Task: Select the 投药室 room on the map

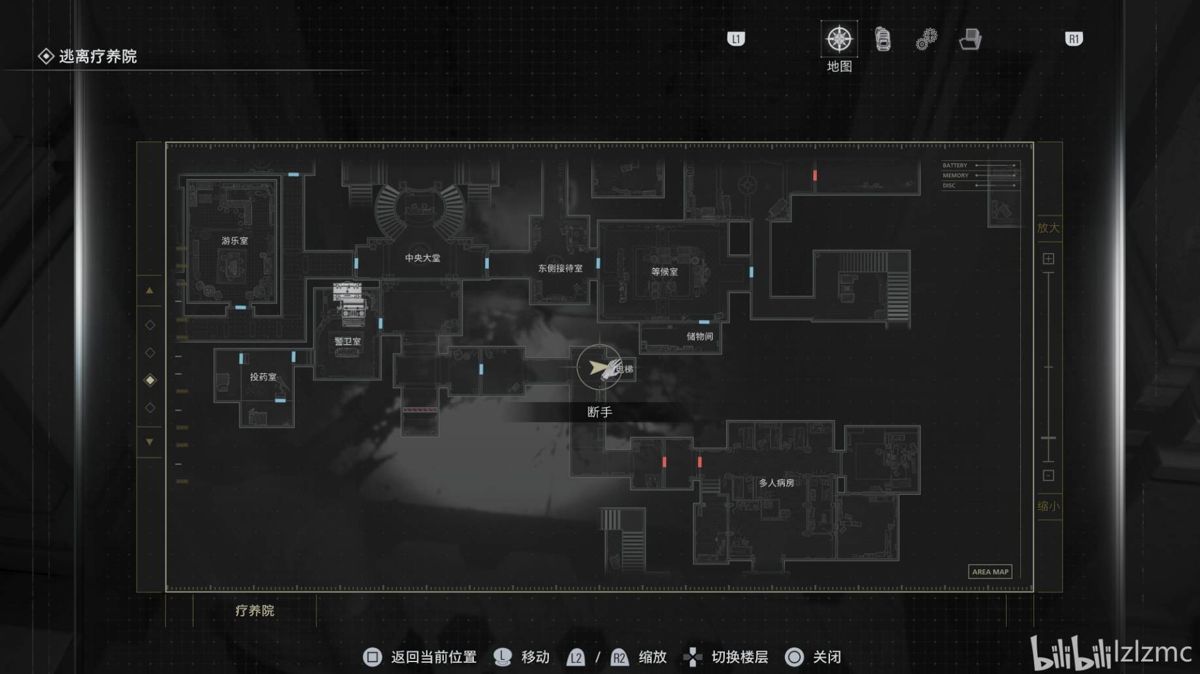Action: [263, 377]
